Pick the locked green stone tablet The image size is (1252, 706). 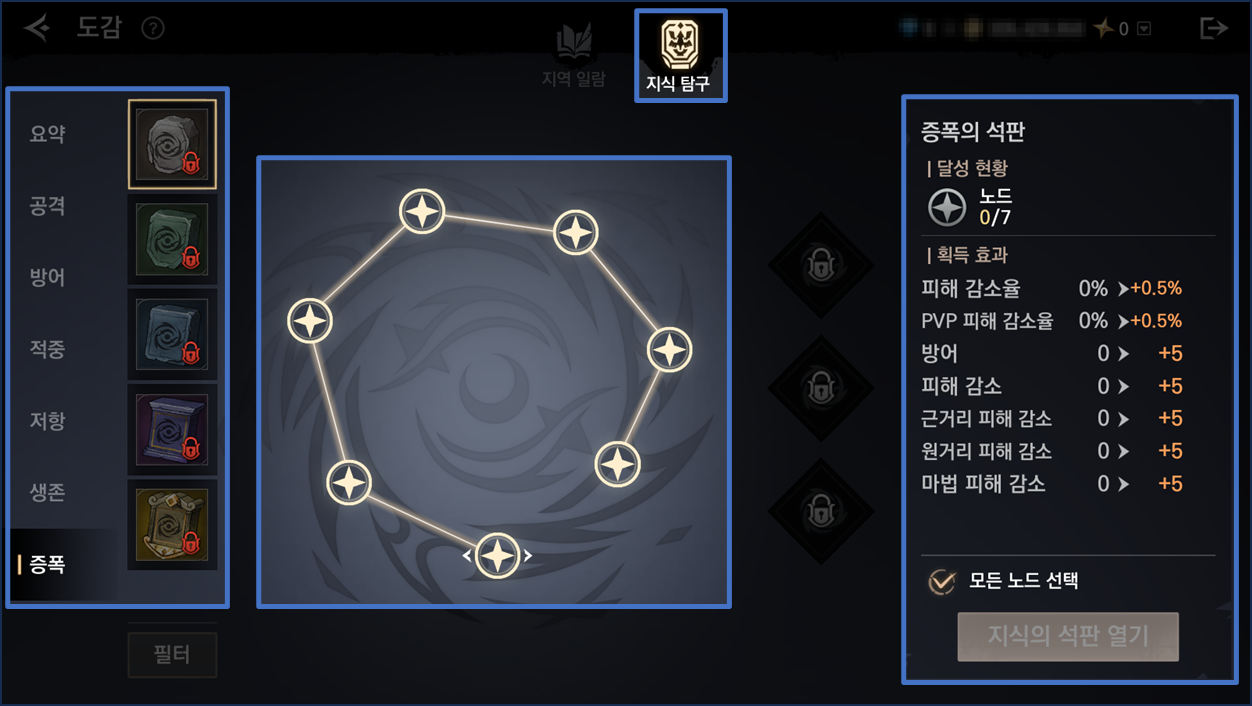tap(172, 240)
